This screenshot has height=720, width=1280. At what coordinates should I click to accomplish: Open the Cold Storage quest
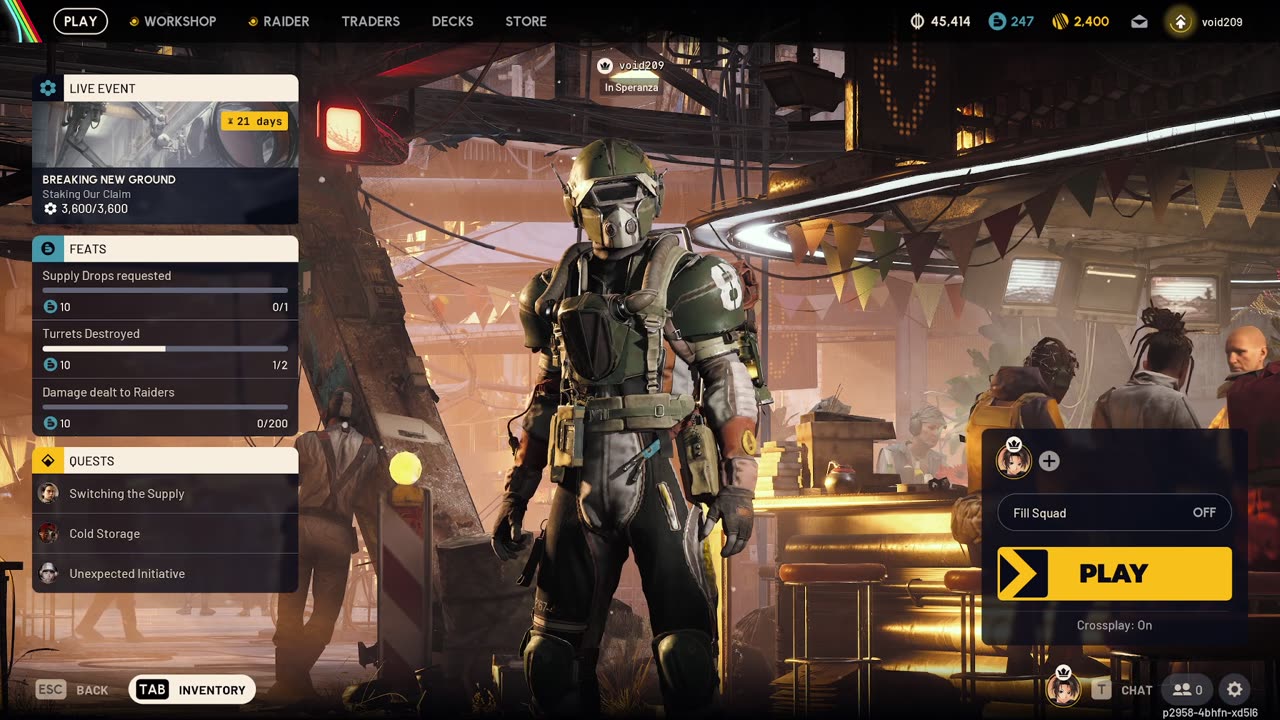pyautogui.click(x=165, y=534)
